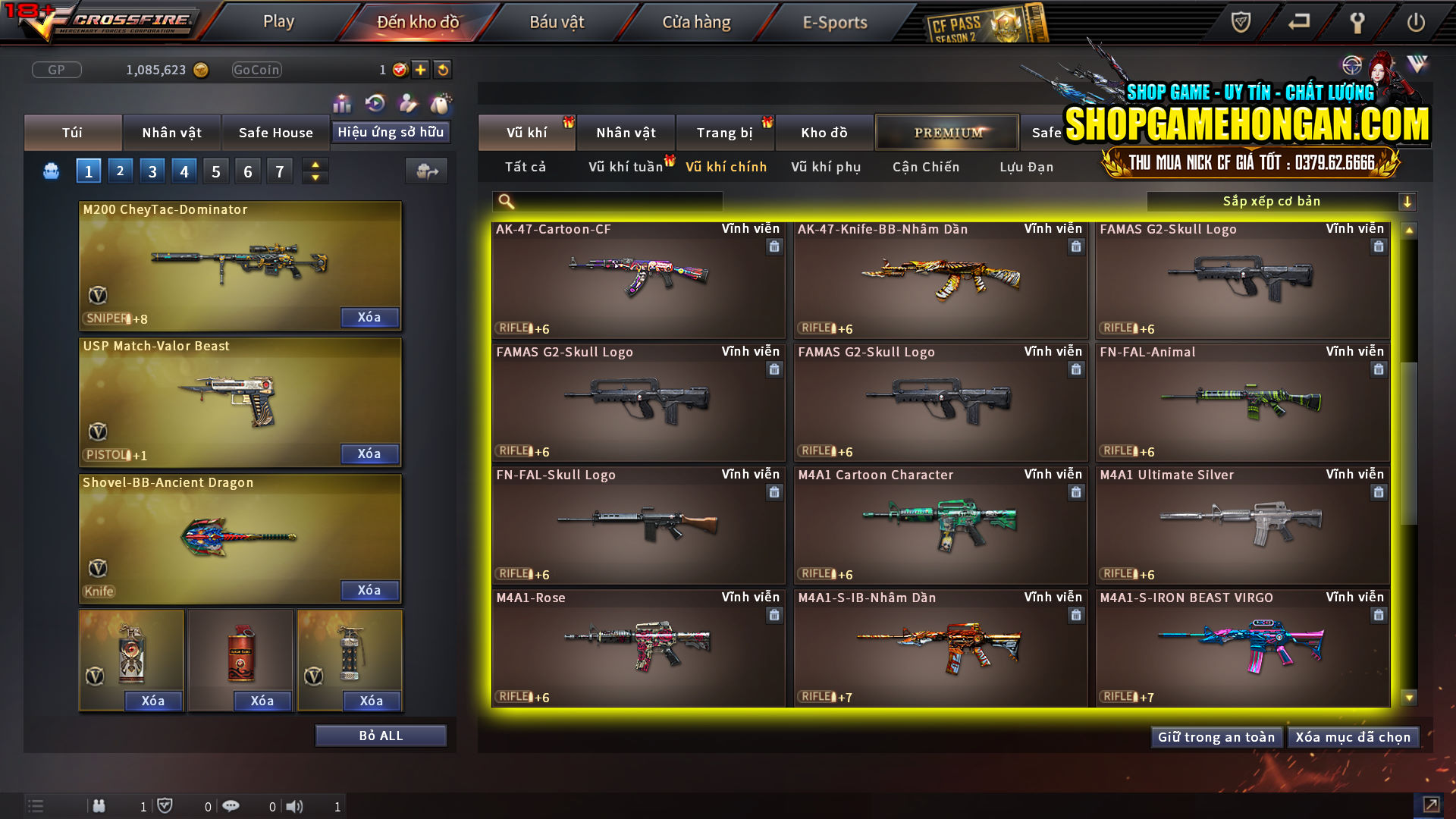Click the dog tag icon above Hiệu ứng sở hữu

tap(440, 102)
